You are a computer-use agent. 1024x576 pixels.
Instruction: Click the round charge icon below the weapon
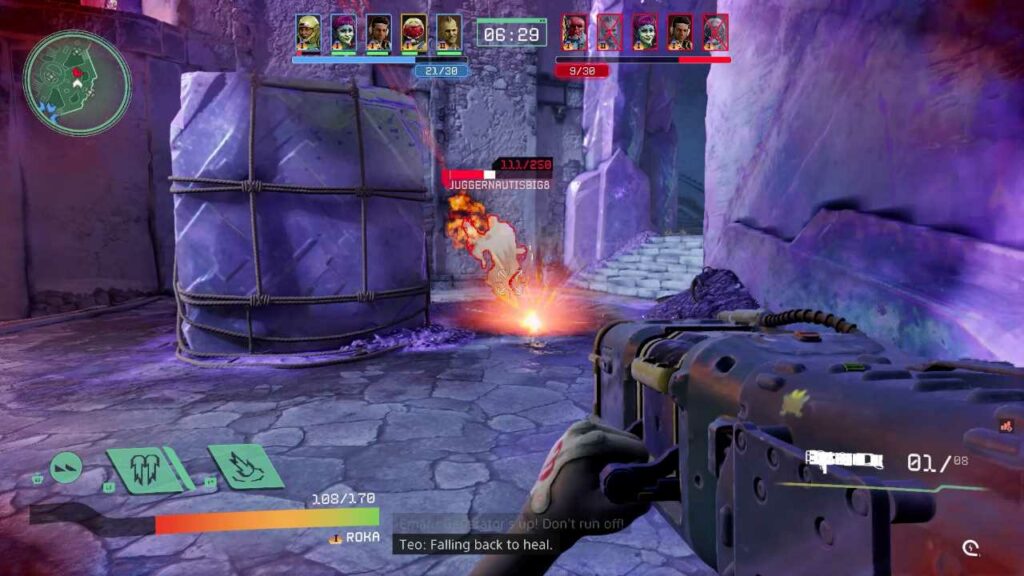[970, 547]
